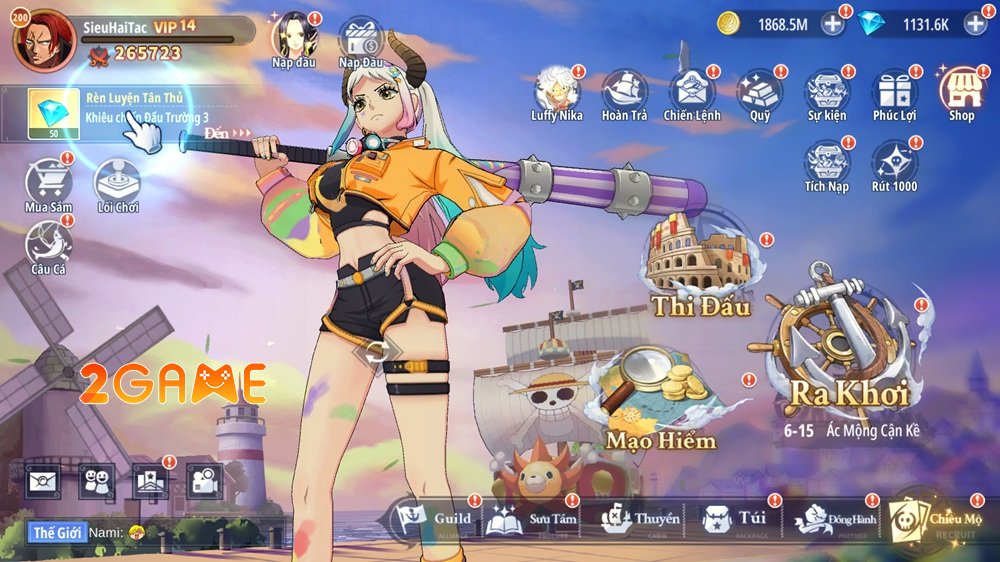The image size is (1000, 562).
Task: Open the Luffy Nika event icon
Action: 556,91
